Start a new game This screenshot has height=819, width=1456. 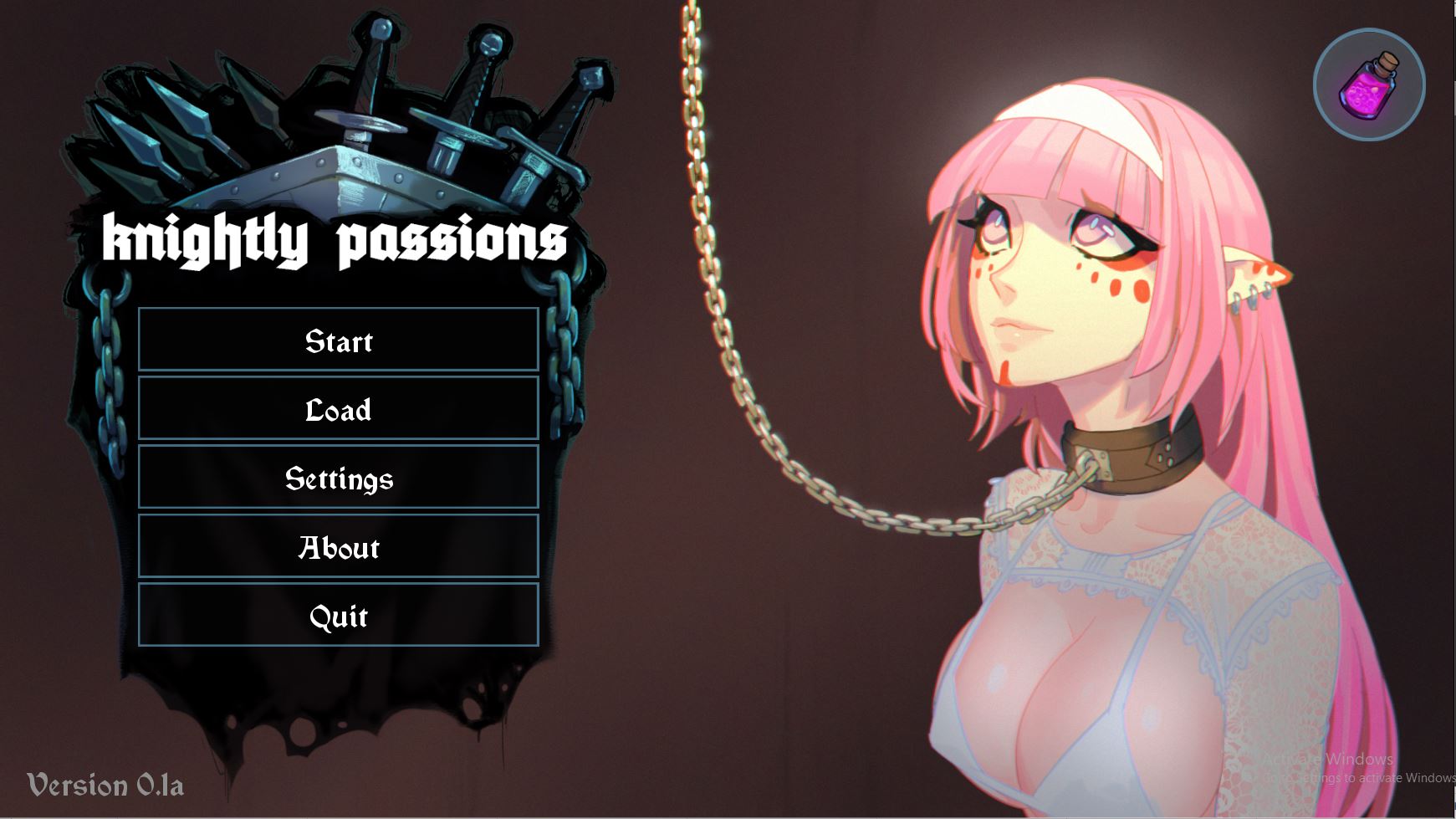point(338,340)
